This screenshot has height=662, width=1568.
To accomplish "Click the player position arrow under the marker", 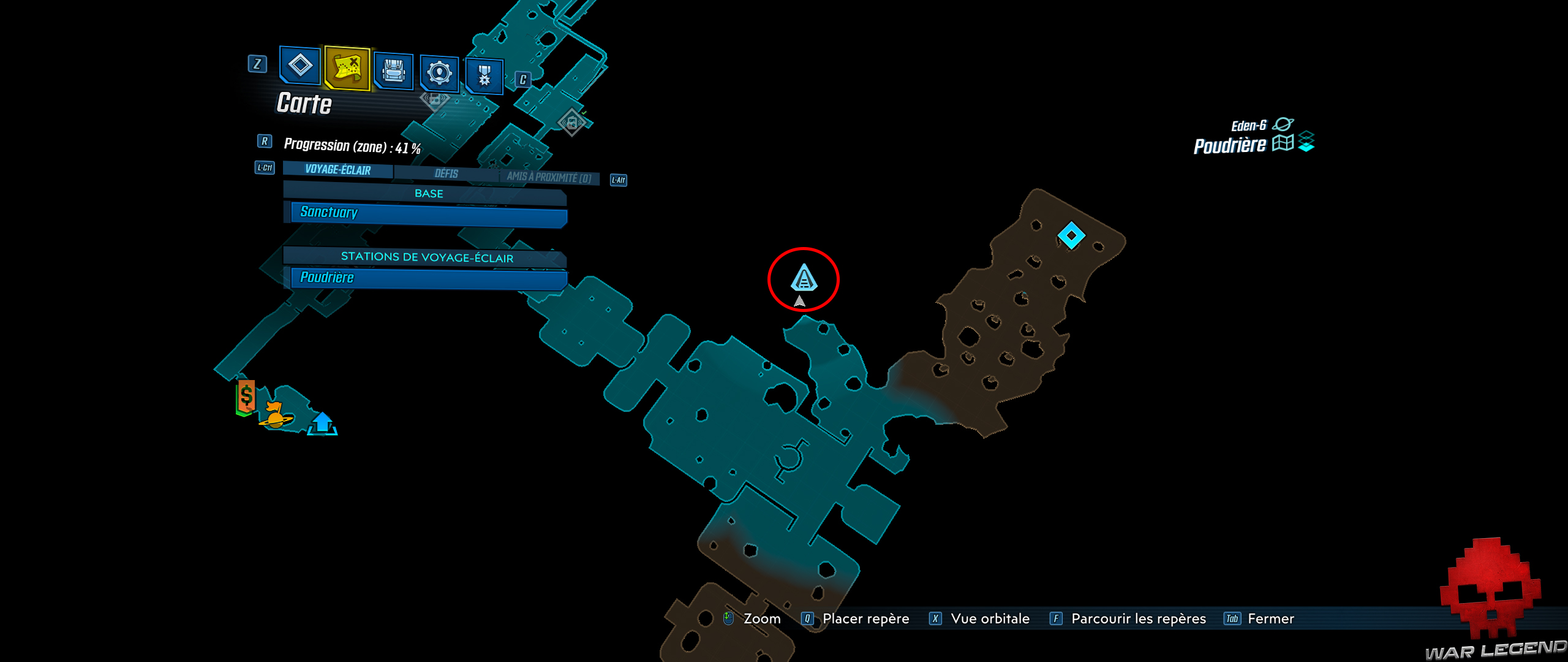I will pyautogui.click(x=801, y=302).
